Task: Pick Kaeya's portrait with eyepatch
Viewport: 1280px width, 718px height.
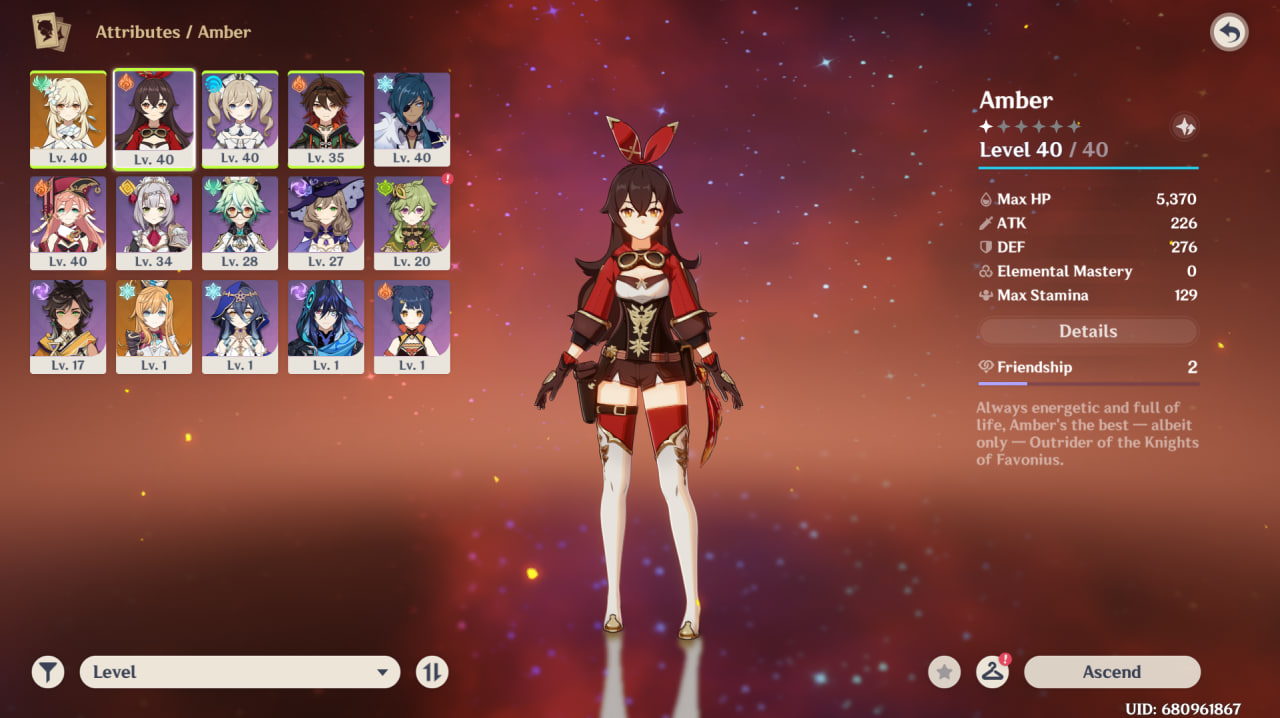Action: pyautogui.click(x=412, y=118)
